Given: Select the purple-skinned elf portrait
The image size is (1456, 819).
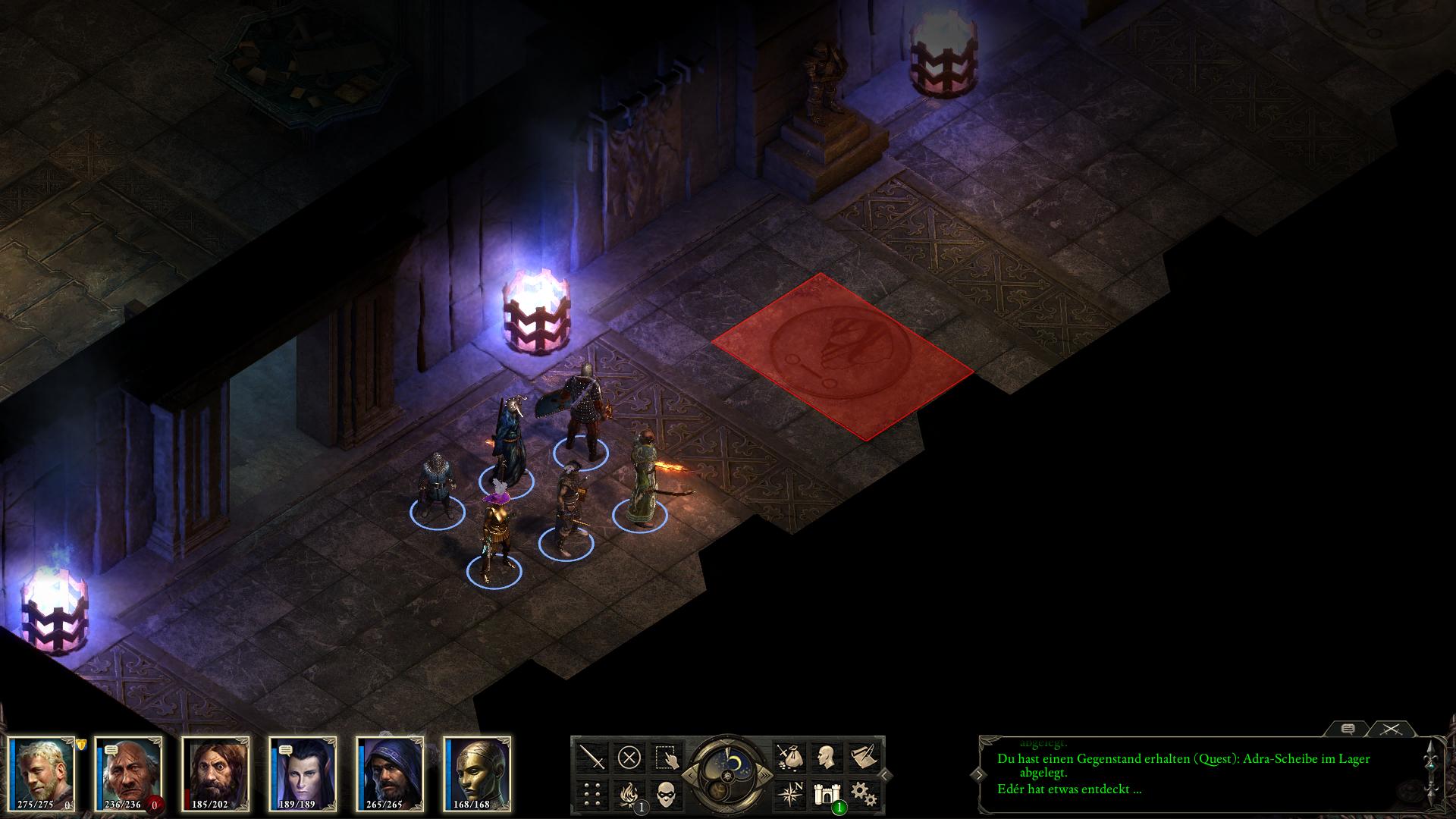Looking at the screenshot, I should click(x=303, y=770).
